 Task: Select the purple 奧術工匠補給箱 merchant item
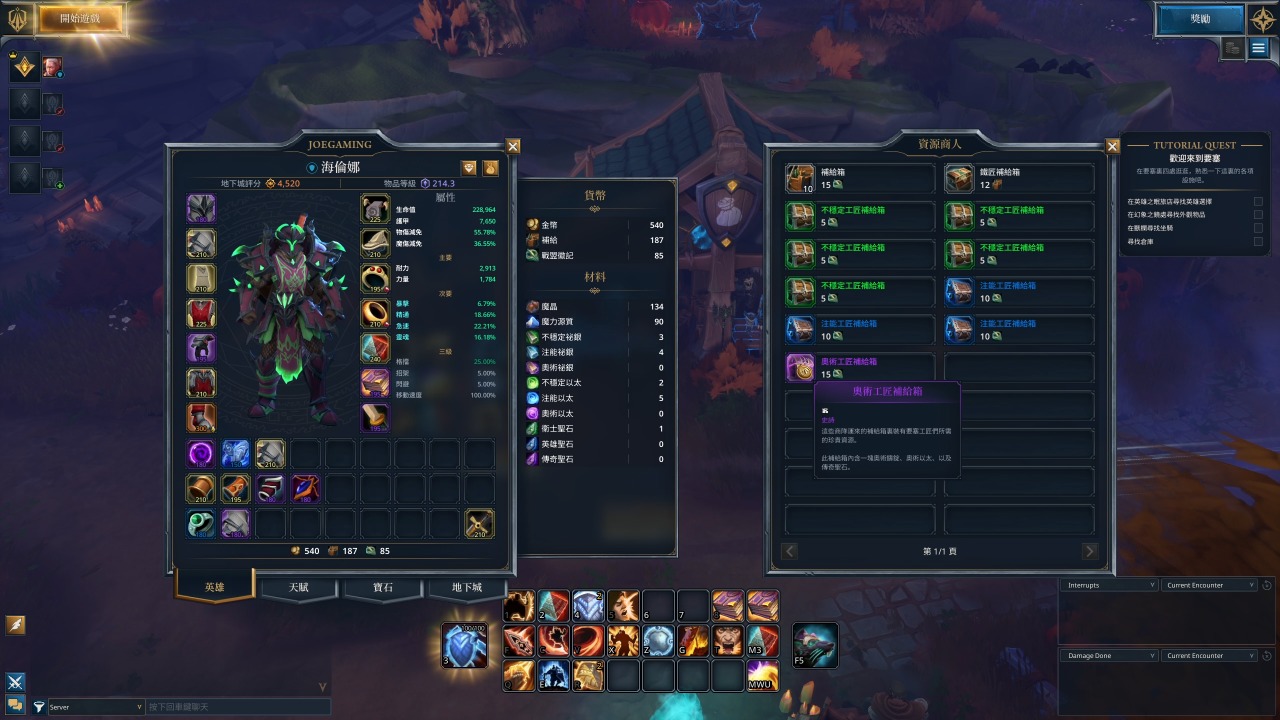(860, 368)
